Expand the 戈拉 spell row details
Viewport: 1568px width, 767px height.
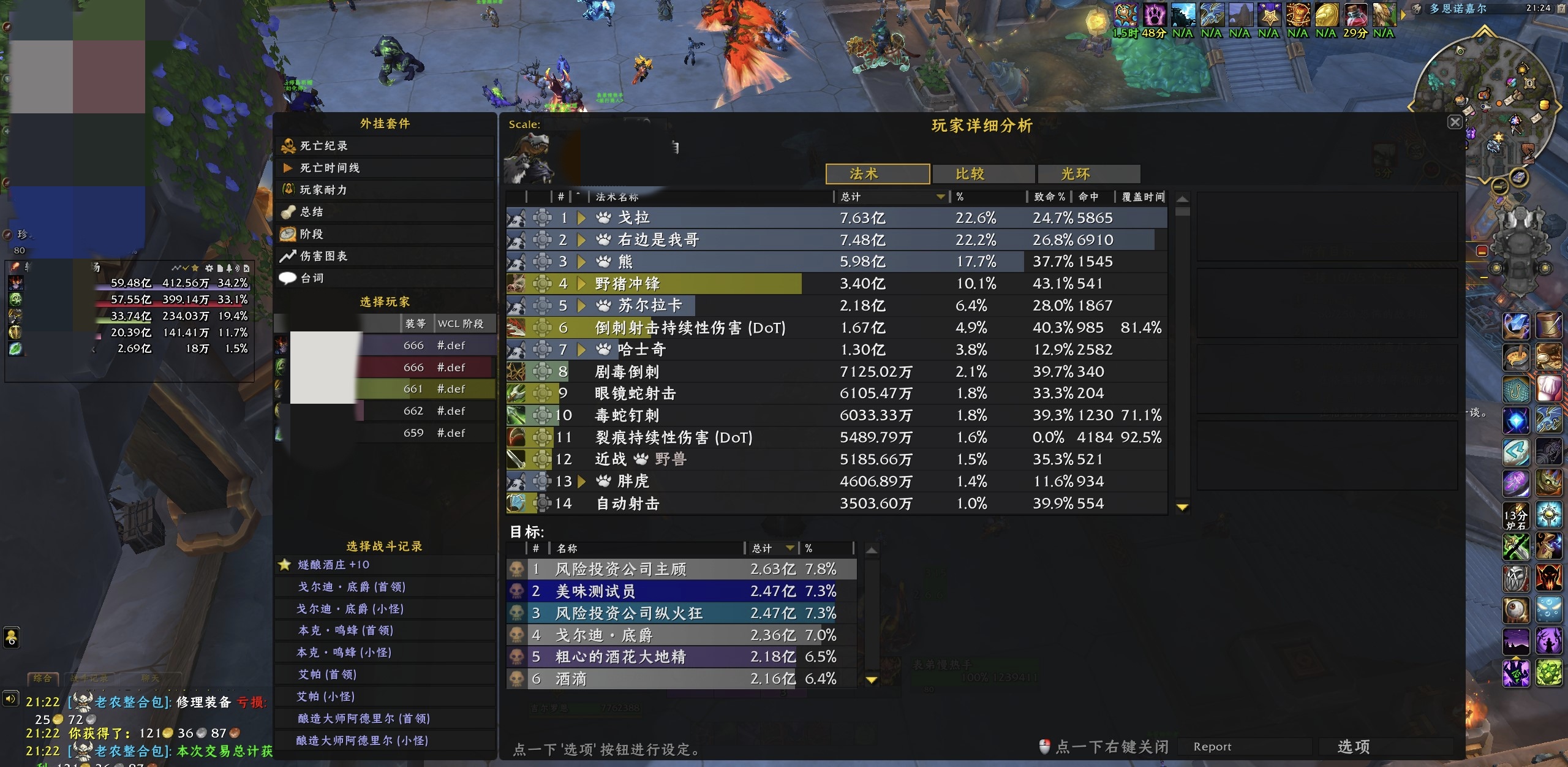coord(581,217)
